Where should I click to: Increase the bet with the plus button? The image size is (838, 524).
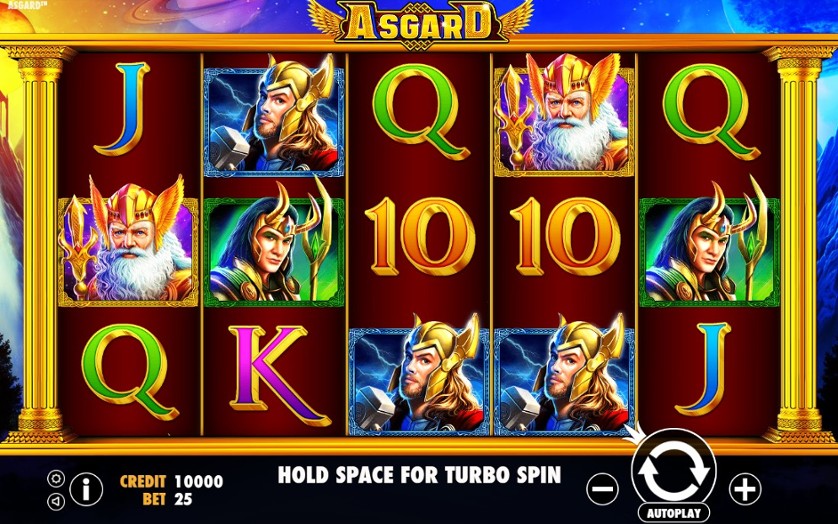point(744,489)
